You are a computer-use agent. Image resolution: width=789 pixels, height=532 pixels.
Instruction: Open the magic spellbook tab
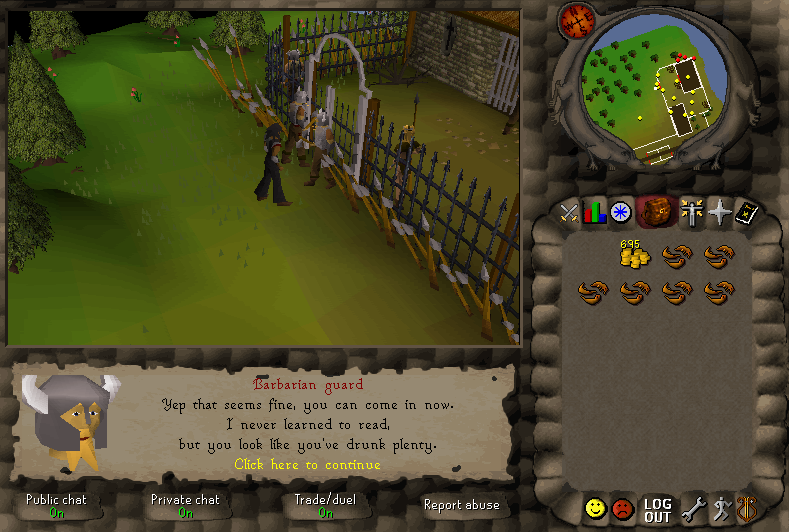coord(746,212)
